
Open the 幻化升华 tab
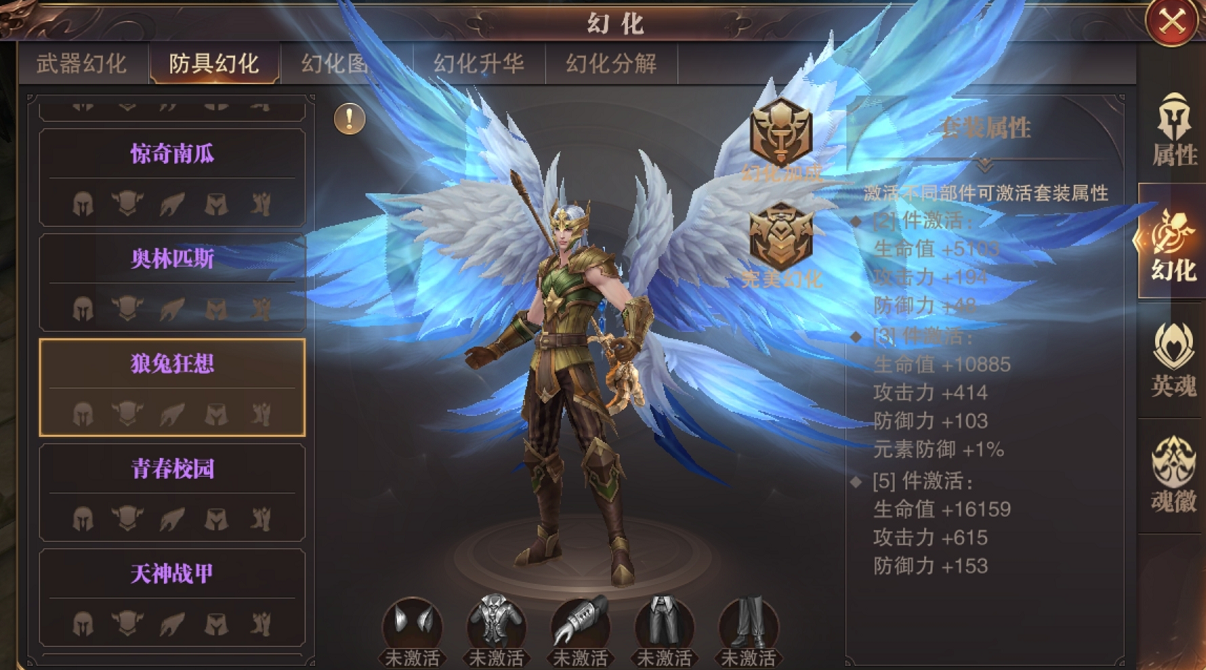click(479, 64)
